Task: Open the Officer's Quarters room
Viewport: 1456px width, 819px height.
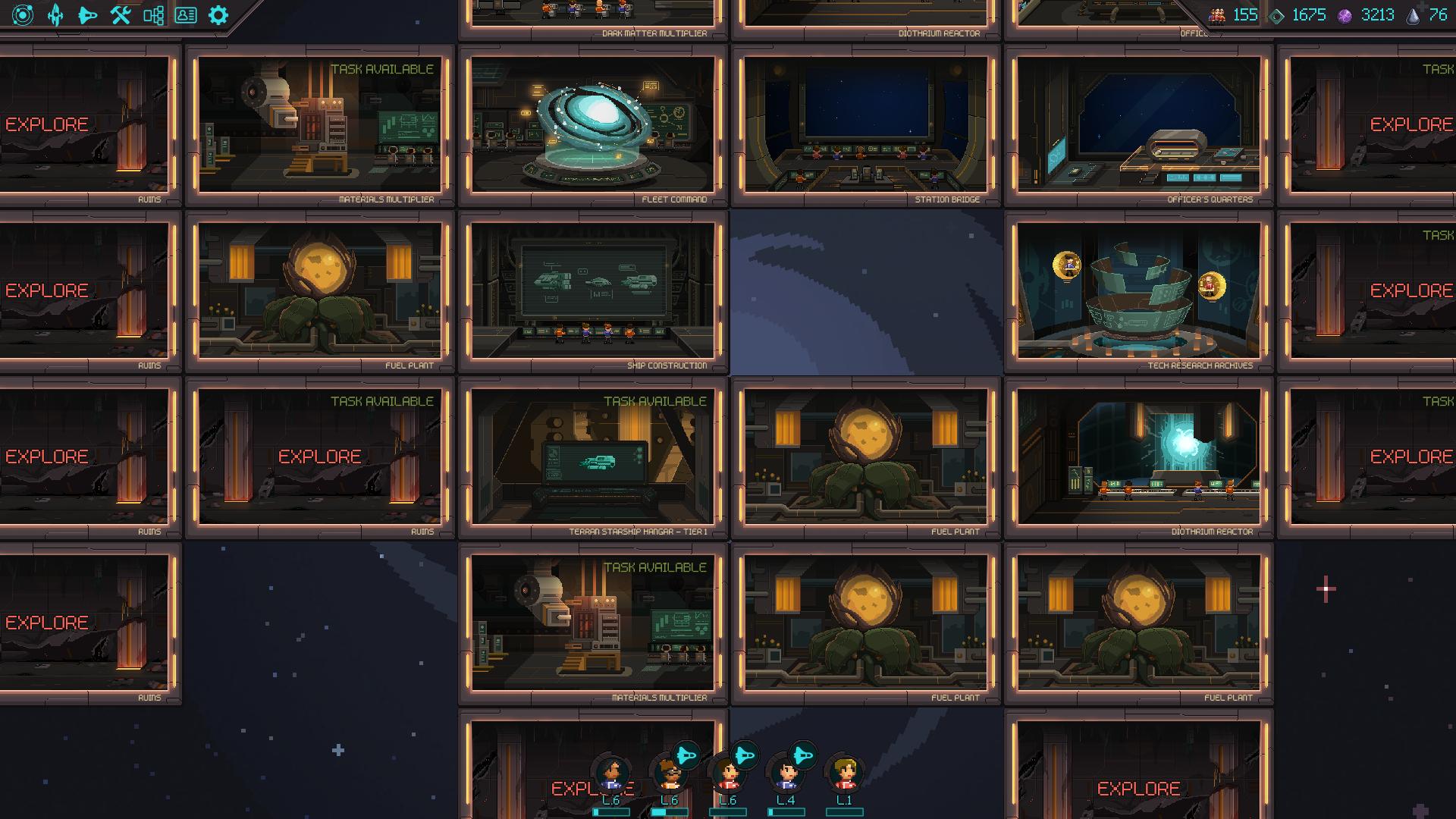Action: pos(1138,125)
